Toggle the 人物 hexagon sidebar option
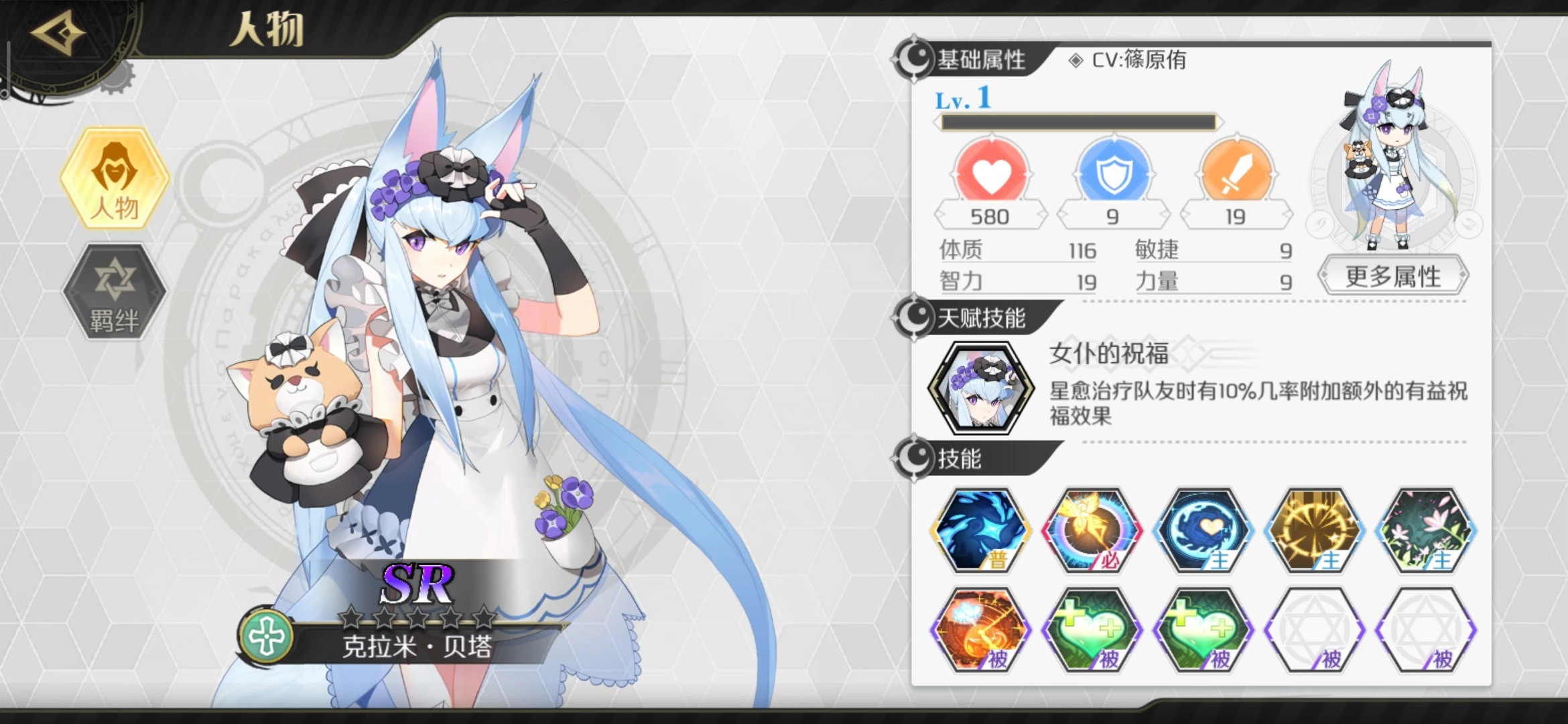1568x724 pixels. pyautogui.click(x=113, y=178)
